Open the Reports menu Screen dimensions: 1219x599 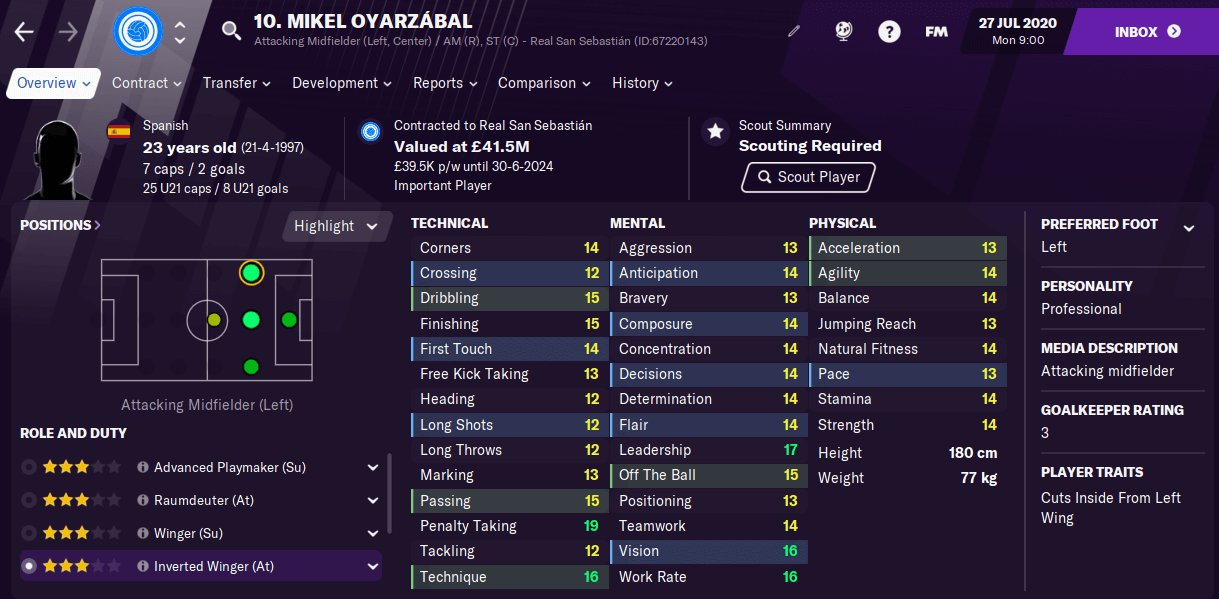click(x=445, y=83)
